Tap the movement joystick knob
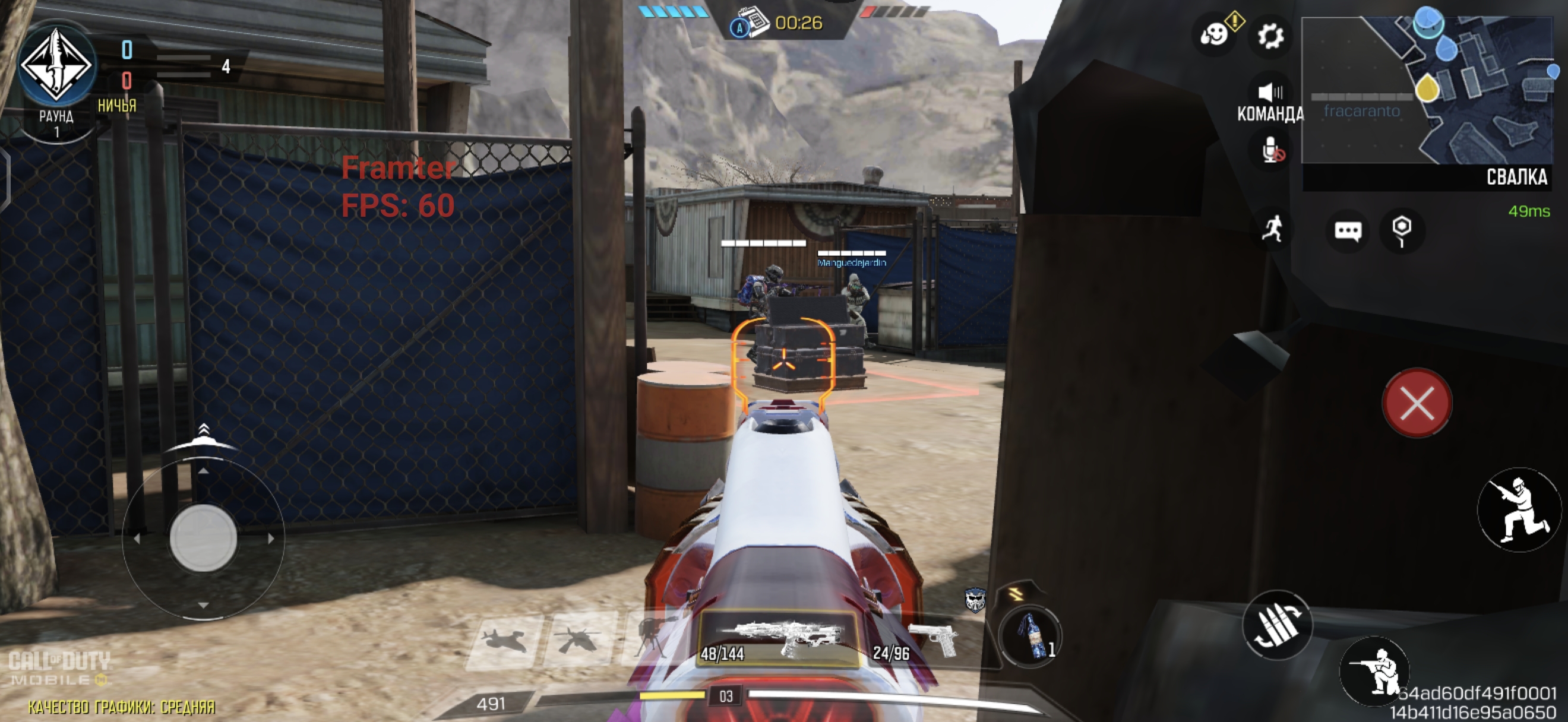1568x722 pixels. (x=203, y=538)
